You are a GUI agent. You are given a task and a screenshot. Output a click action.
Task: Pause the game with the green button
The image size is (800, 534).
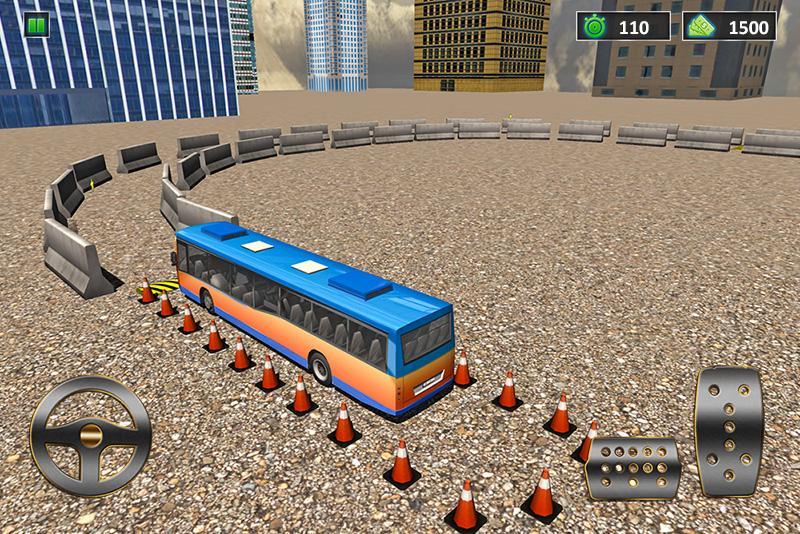37,25
